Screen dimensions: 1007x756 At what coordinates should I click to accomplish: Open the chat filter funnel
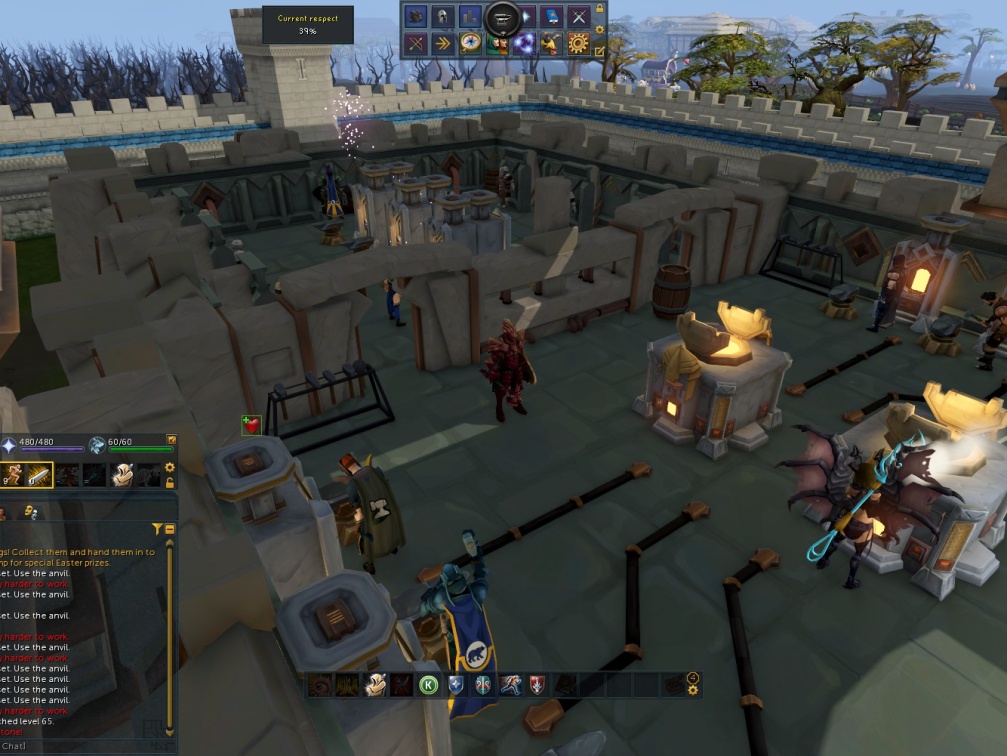(x=157, y=528)
